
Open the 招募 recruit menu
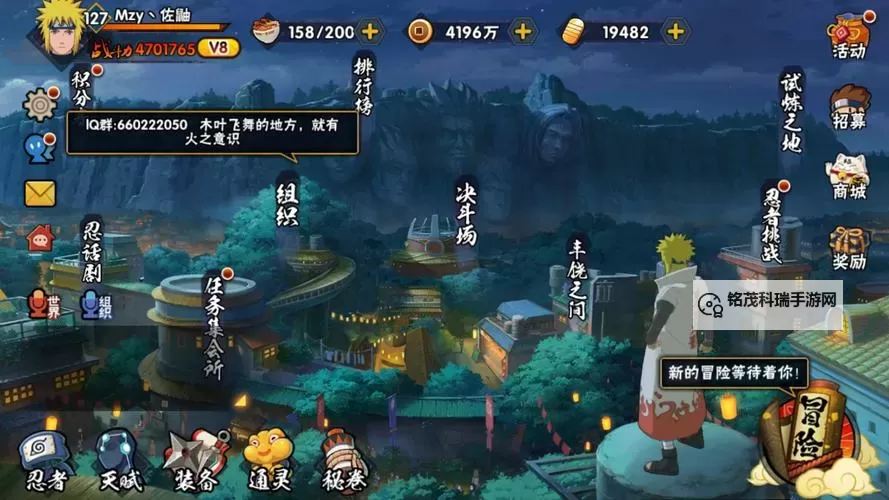847,108
